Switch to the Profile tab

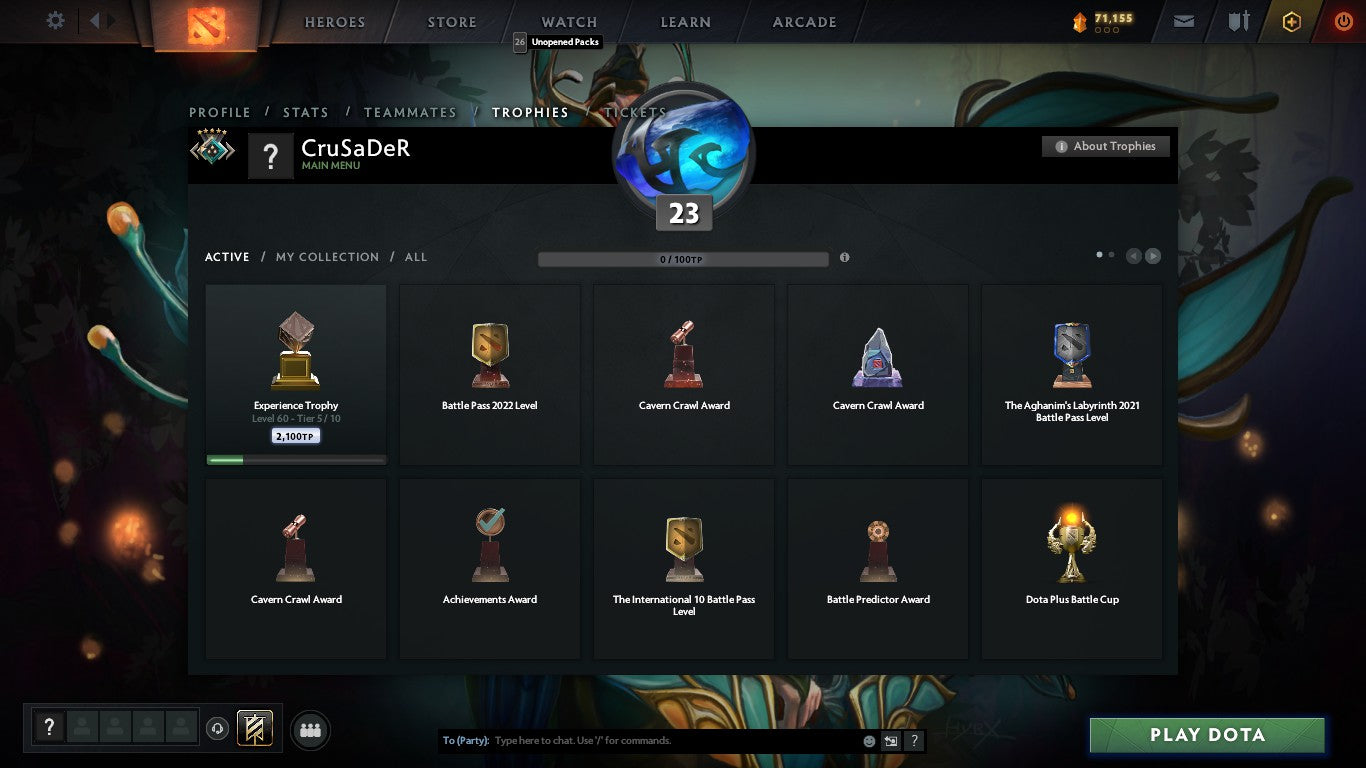220,112
